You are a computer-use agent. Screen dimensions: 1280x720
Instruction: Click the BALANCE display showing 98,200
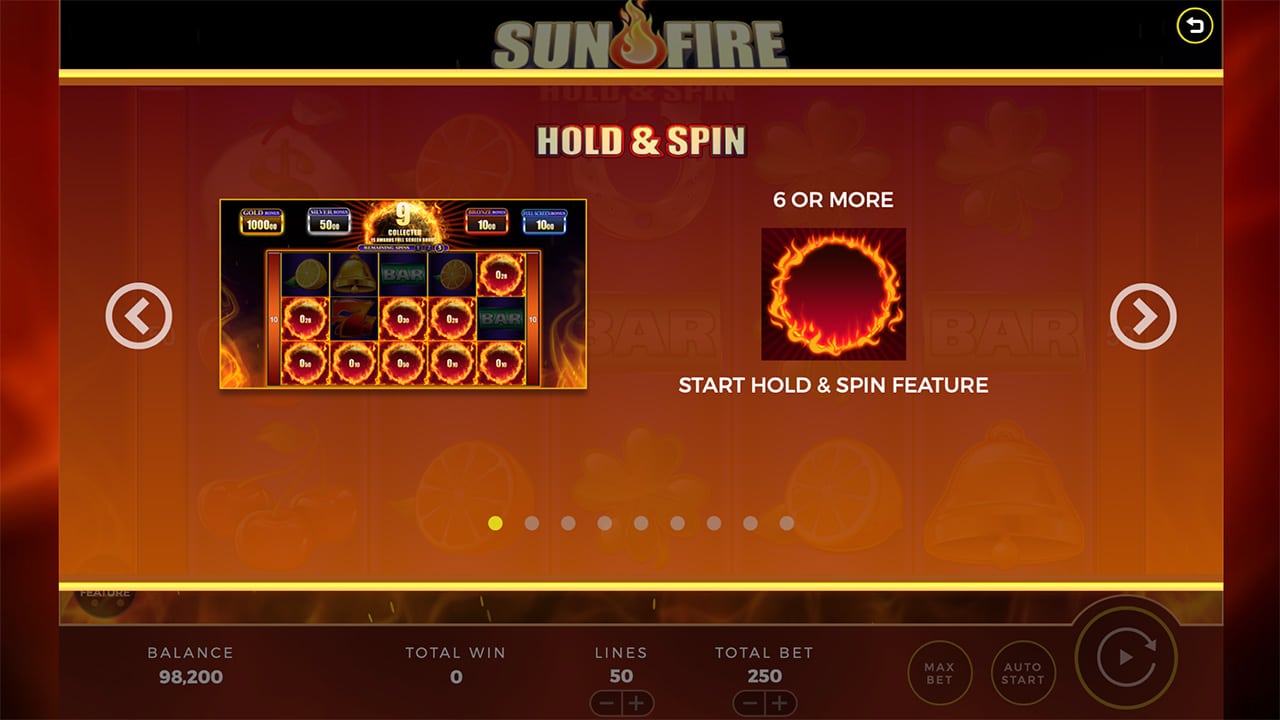click(188, 665)
